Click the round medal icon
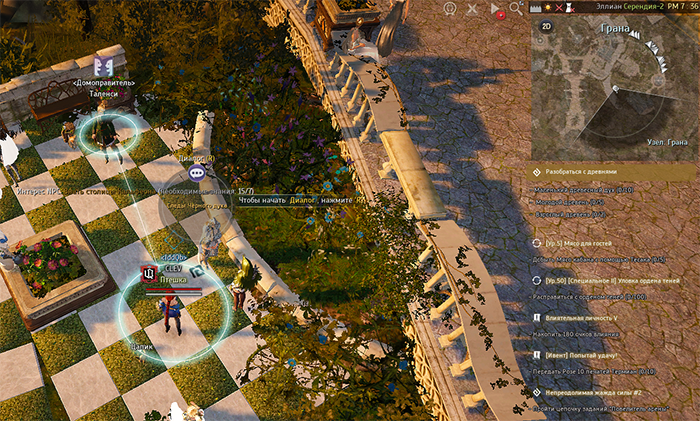 [450, 8]
